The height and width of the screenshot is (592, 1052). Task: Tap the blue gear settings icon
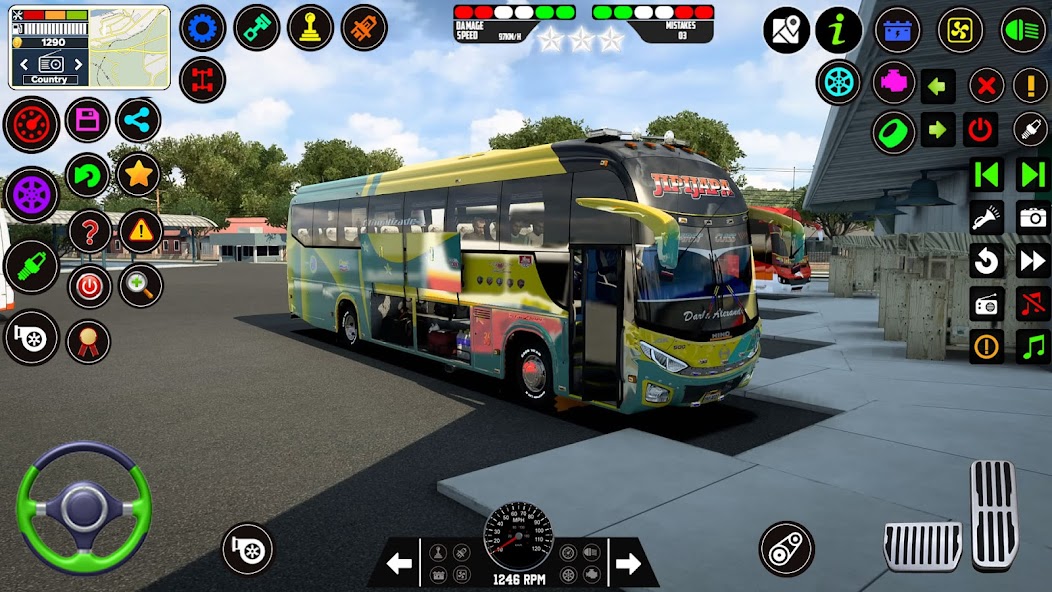[x=202, y=28]
